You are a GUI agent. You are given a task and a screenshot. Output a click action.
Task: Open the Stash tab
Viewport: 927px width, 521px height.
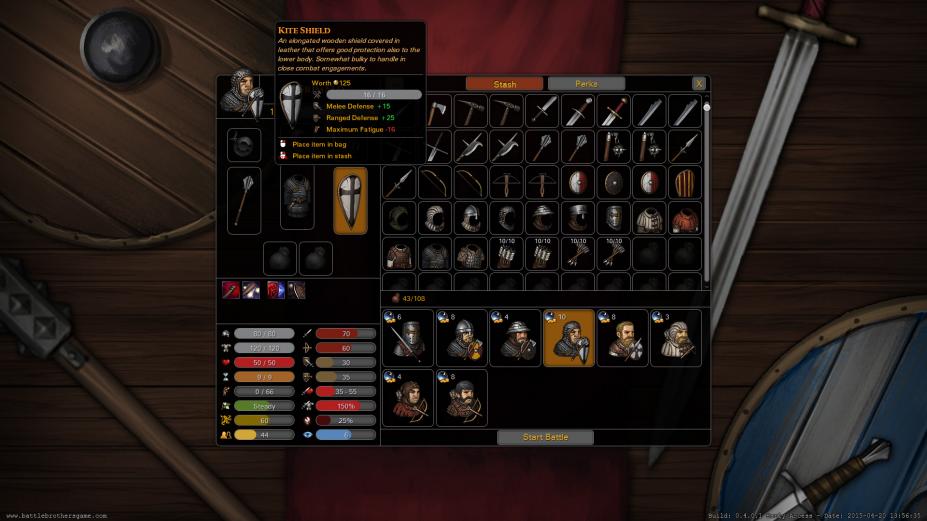pos(505,84)
